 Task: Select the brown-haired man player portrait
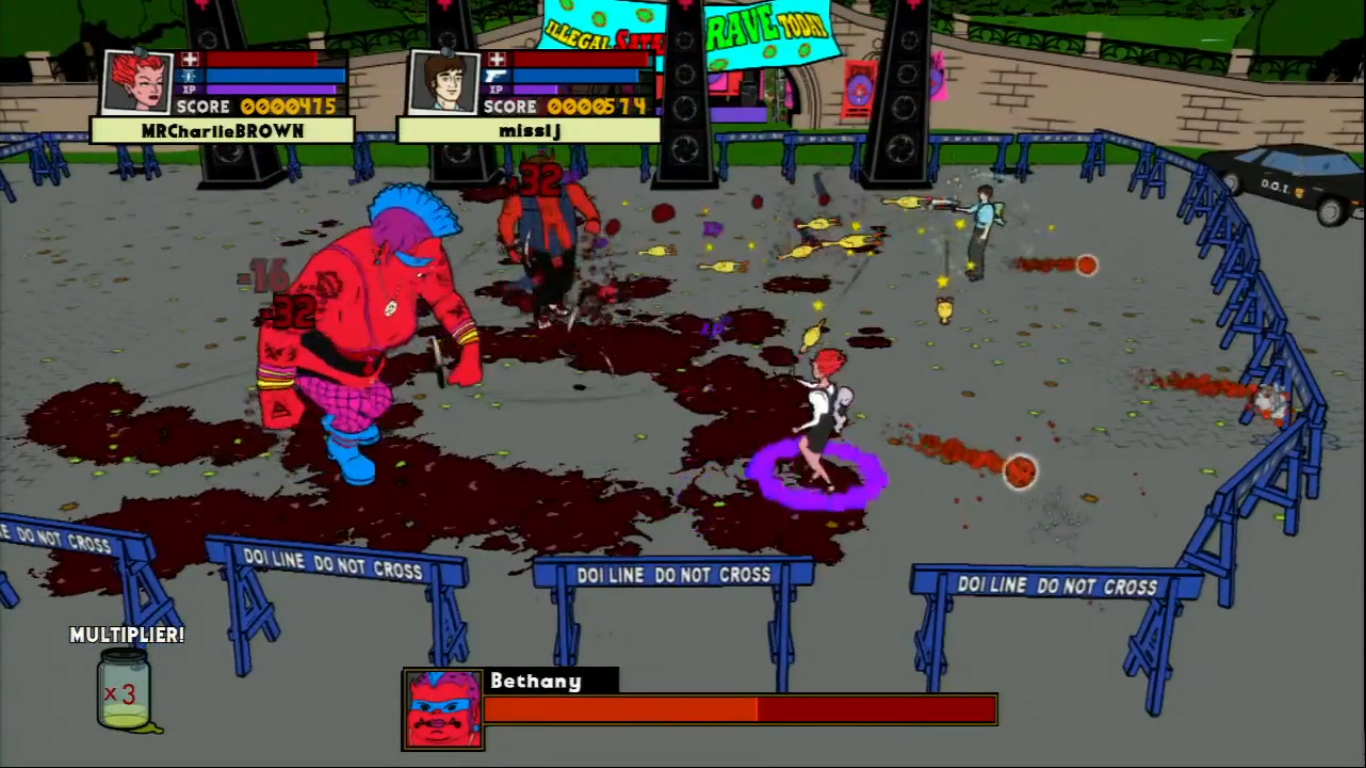pyautogui.click(x=444, y=82)
